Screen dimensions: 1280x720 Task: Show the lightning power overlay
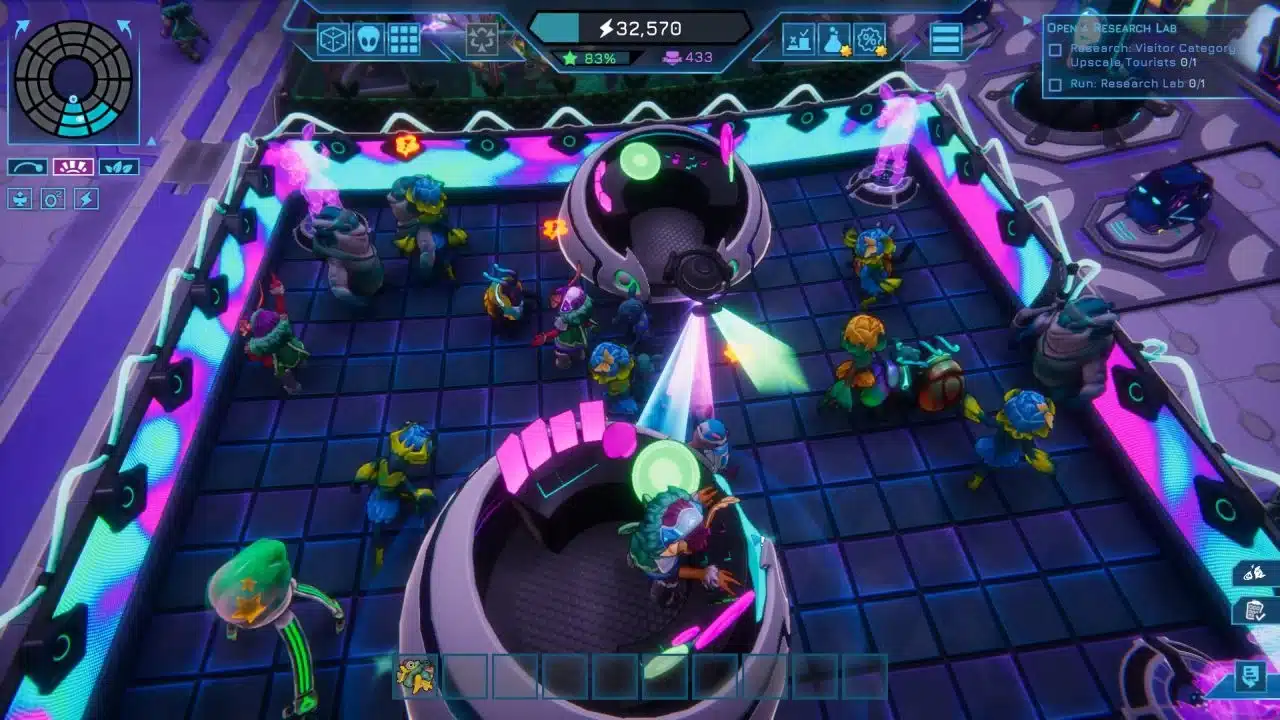86,199
